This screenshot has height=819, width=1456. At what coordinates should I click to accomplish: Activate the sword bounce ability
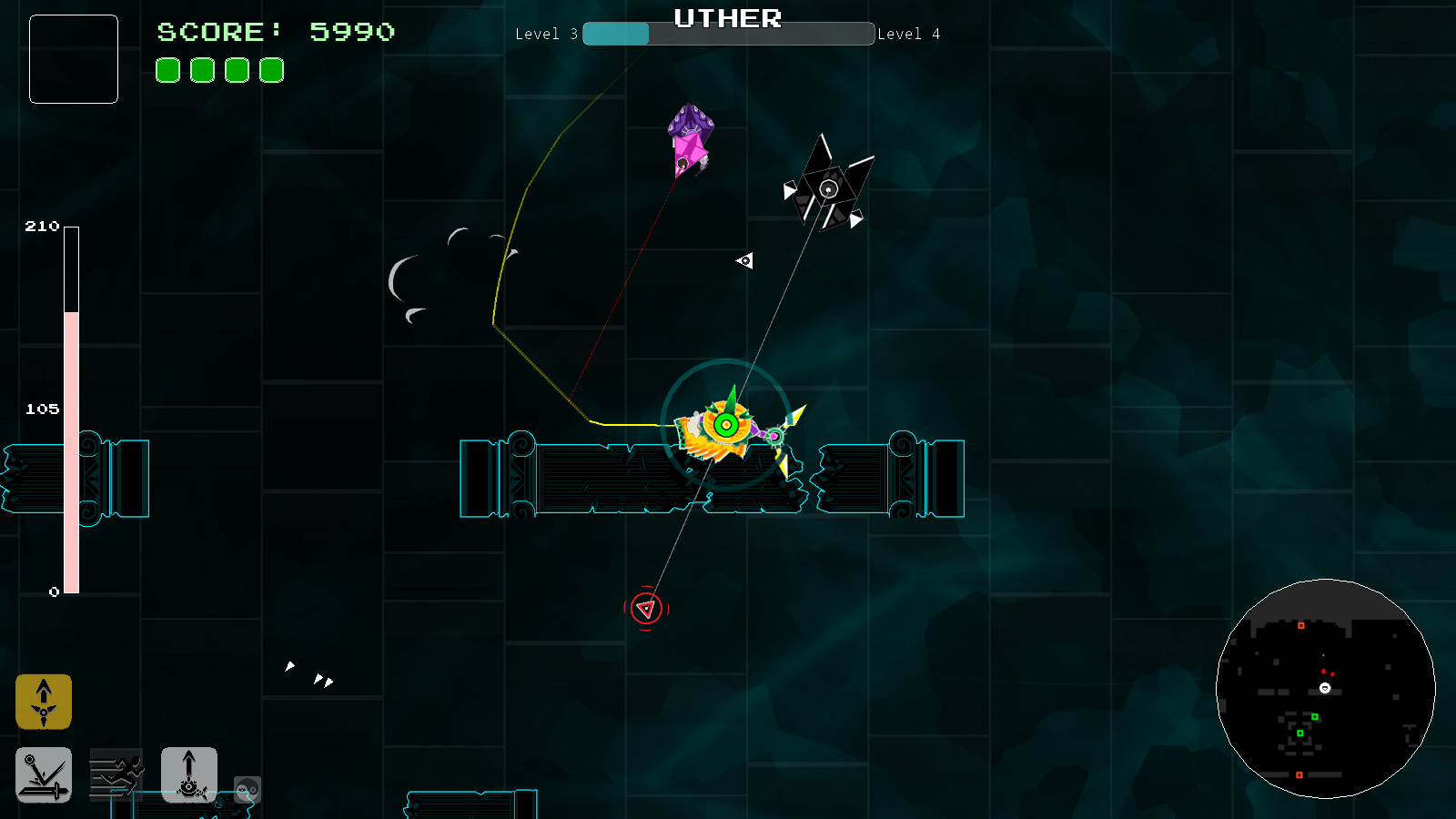43,775
